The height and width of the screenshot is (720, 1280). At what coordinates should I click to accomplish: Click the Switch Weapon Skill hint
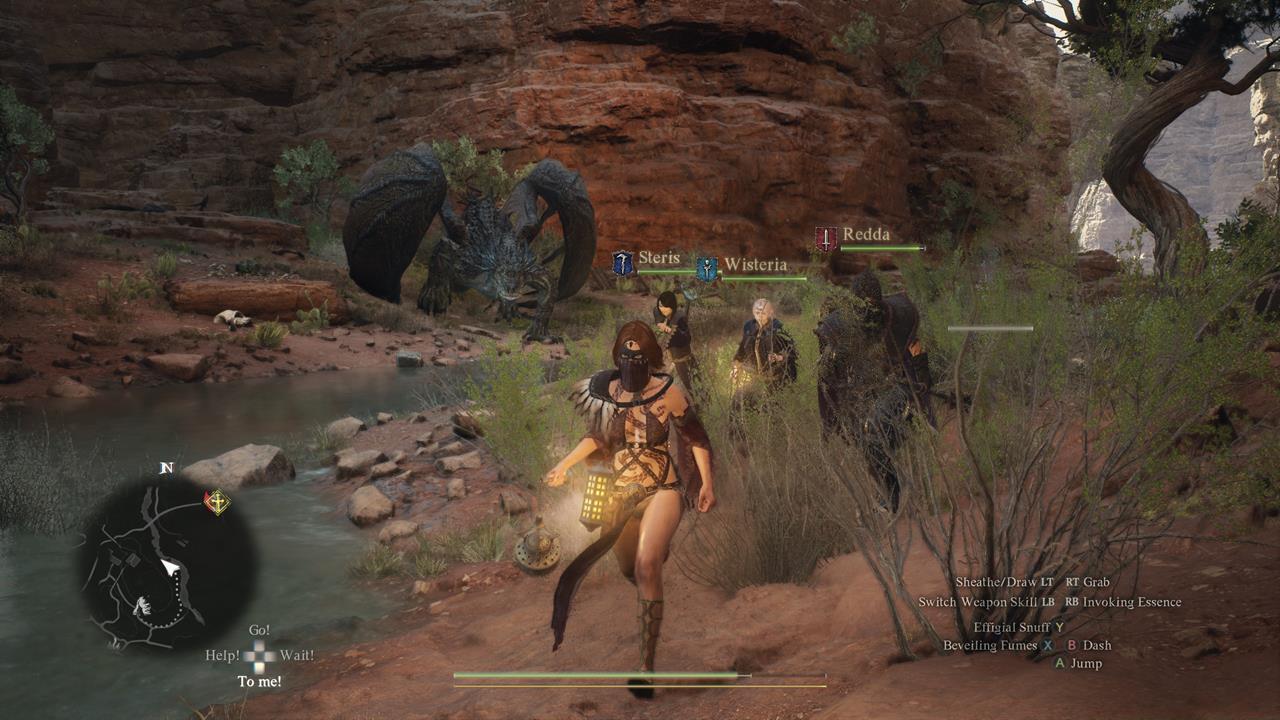tap(990, 602)
